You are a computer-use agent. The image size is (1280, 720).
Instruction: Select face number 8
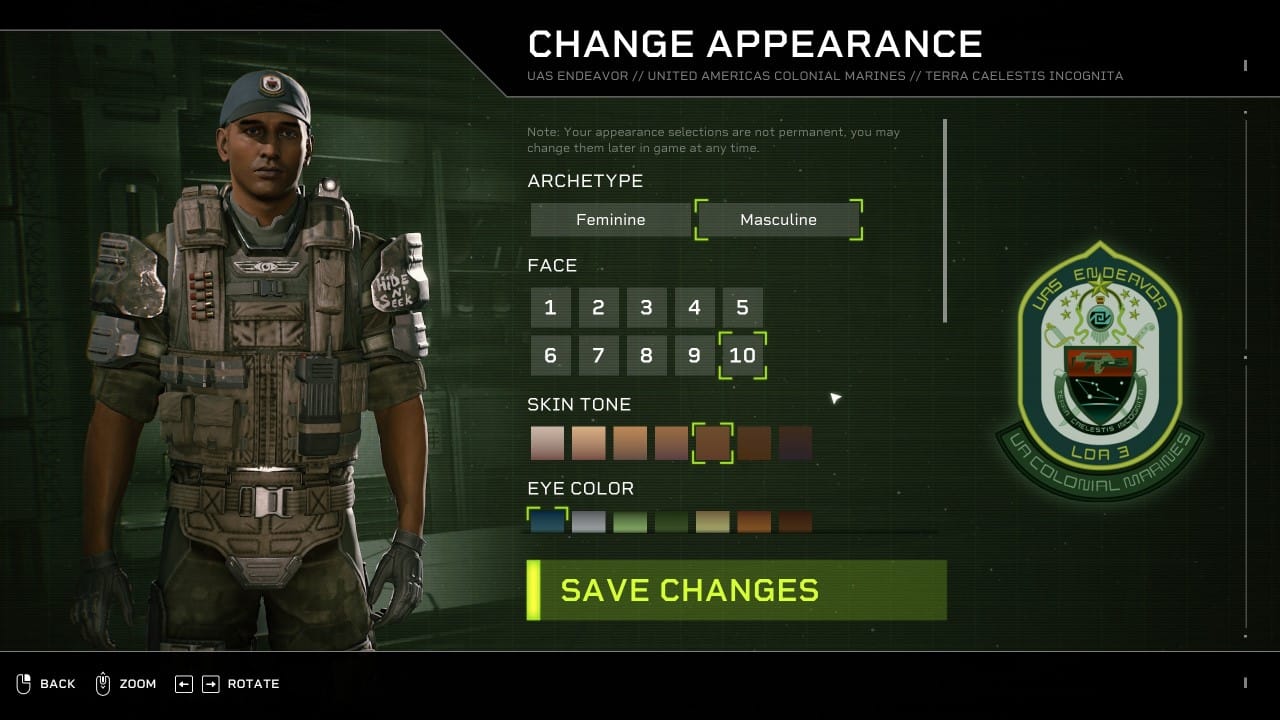pos(646,356)
